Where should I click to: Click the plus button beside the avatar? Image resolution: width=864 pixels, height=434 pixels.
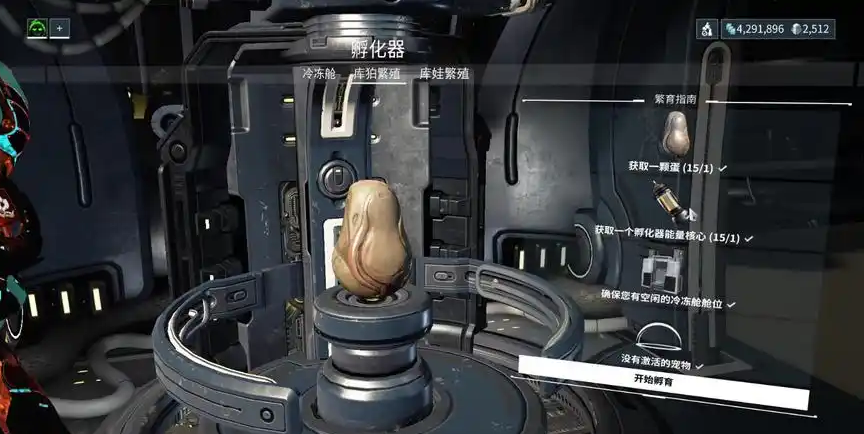click(x=59, y=28)
